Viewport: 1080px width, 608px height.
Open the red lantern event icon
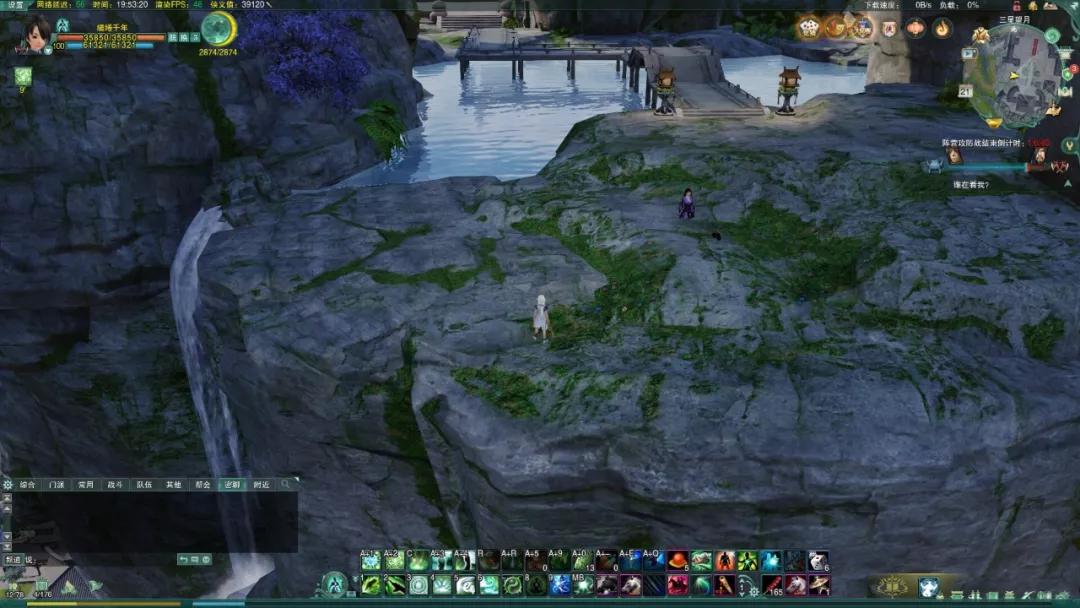point(916,28)
